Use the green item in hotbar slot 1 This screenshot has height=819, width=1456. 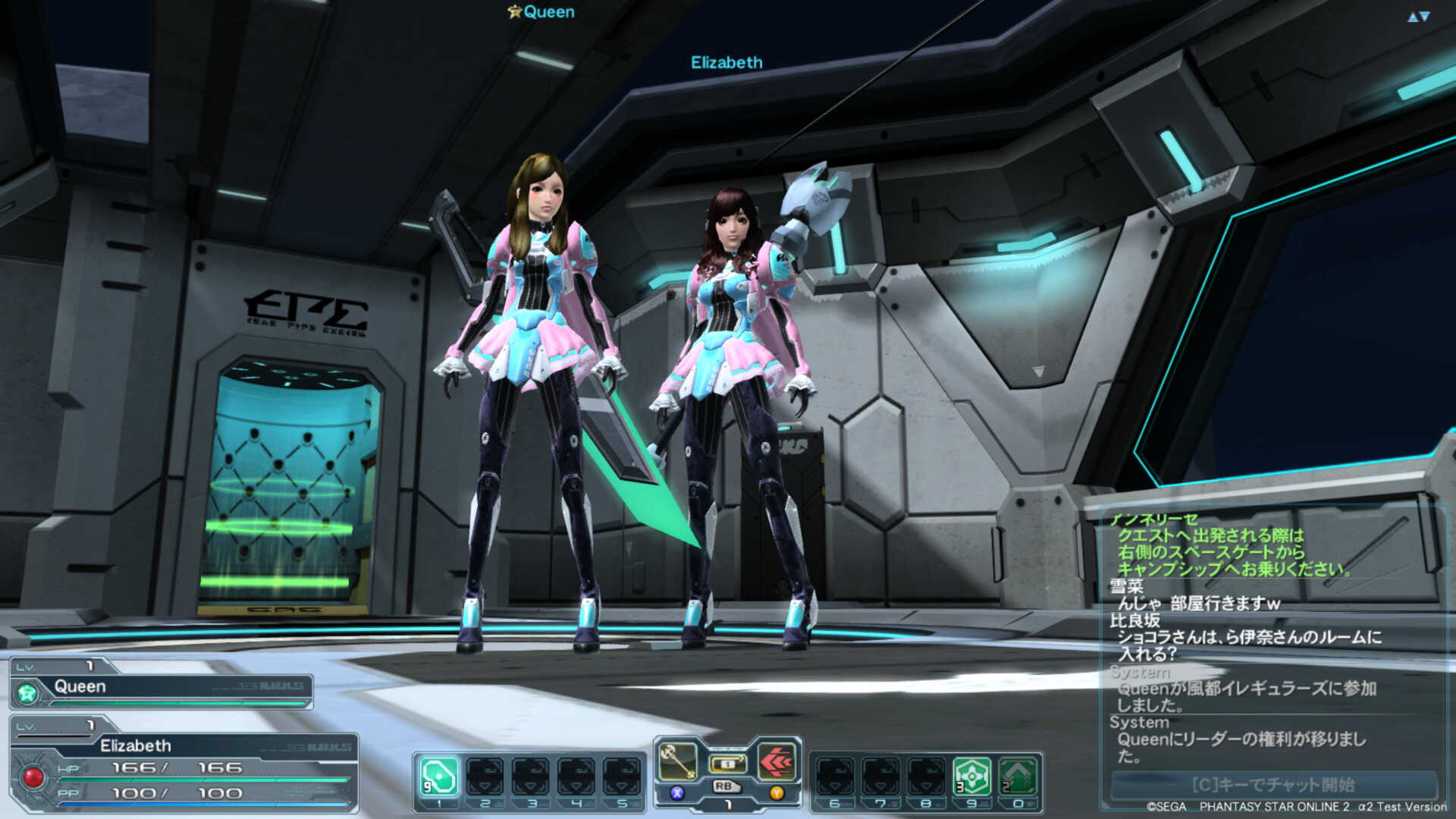tap(439, 777)
